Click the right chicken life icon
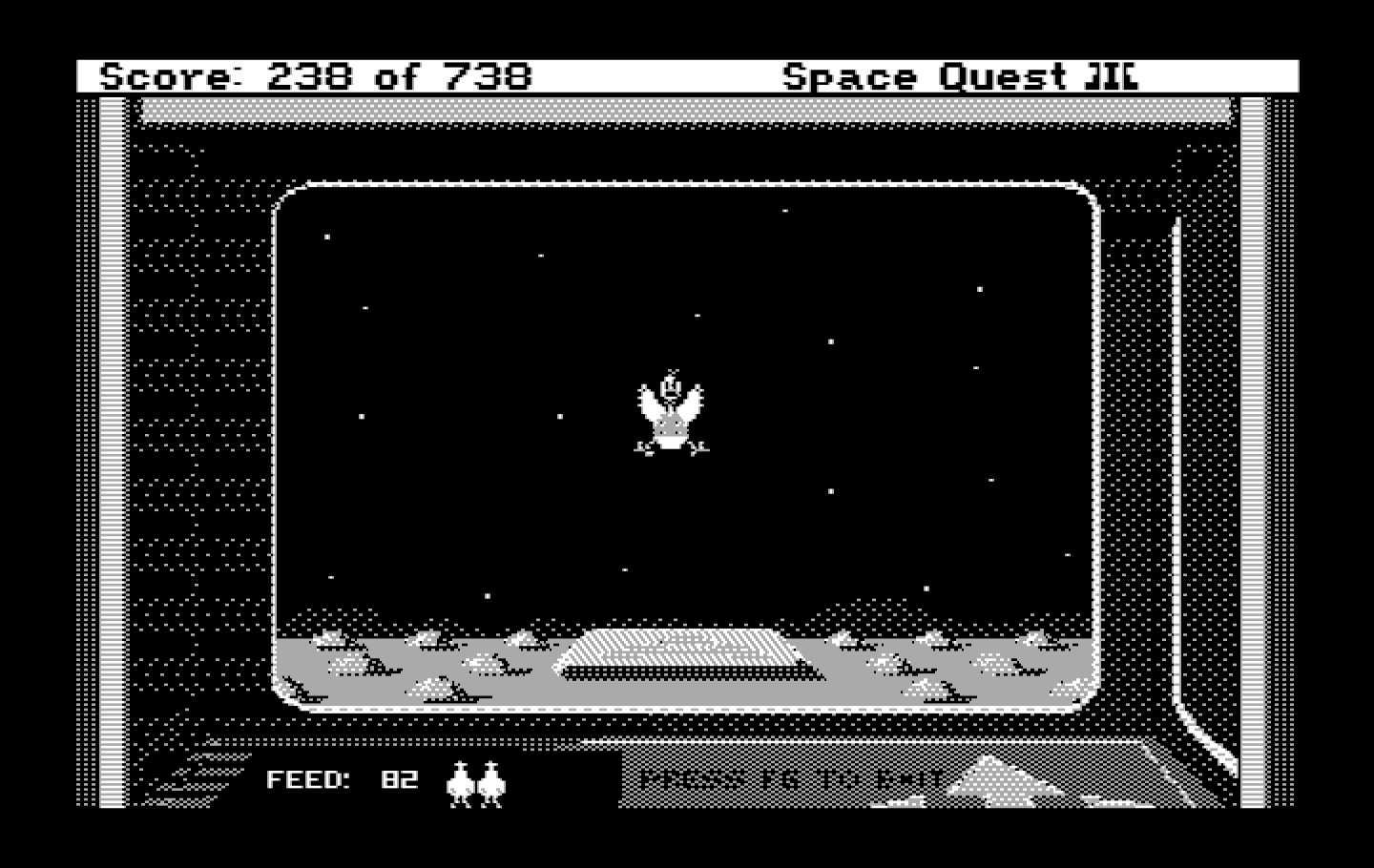 (x=492, y=785)
